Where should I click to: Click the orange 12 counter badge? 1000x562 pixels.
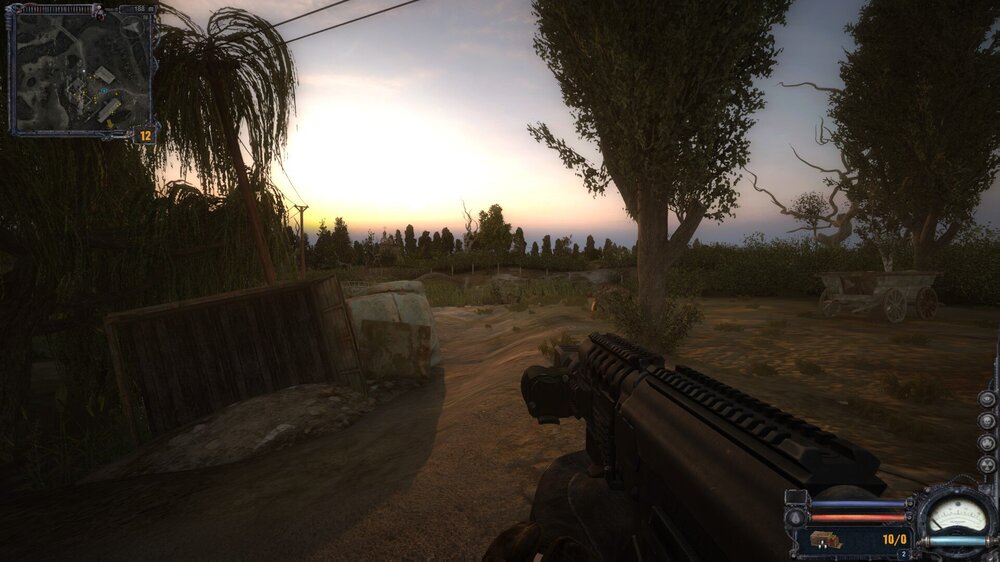tap(145, 134)
